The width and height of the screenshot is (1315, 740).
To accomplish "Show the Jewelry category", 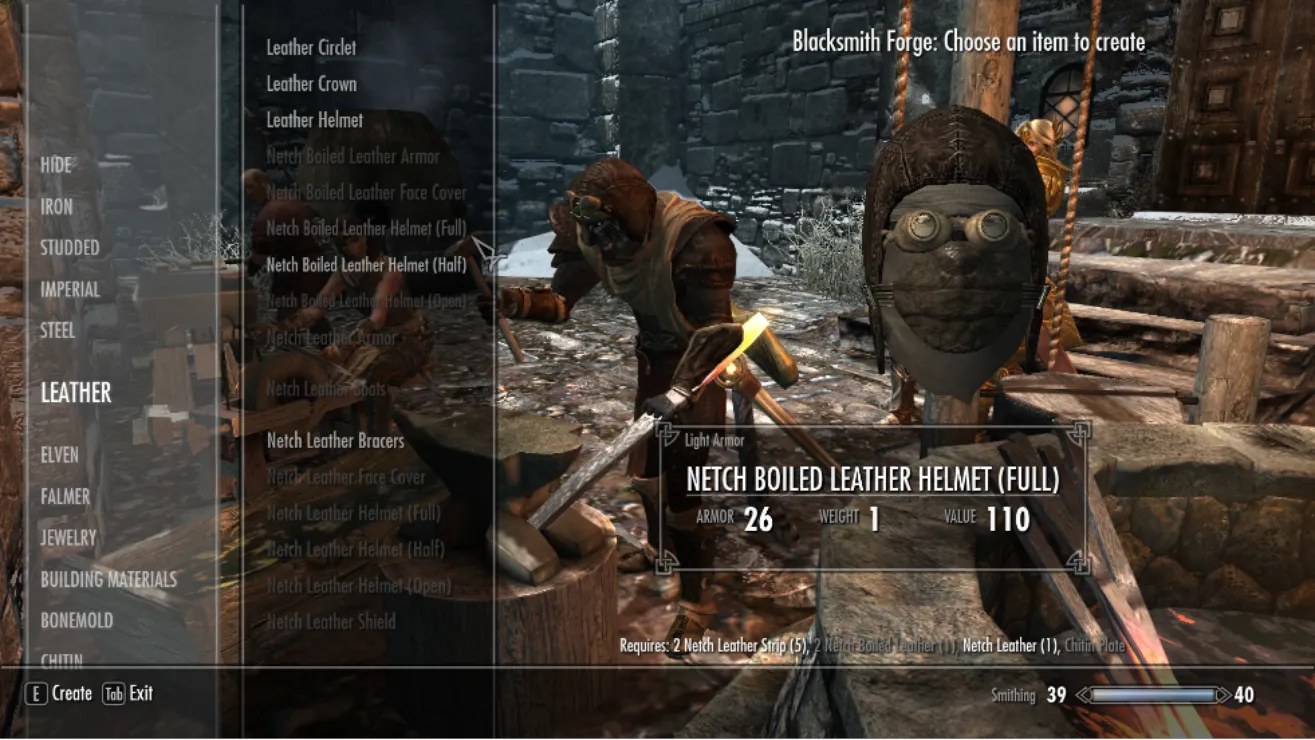I will pyautogui.click(x=68, y=538).
